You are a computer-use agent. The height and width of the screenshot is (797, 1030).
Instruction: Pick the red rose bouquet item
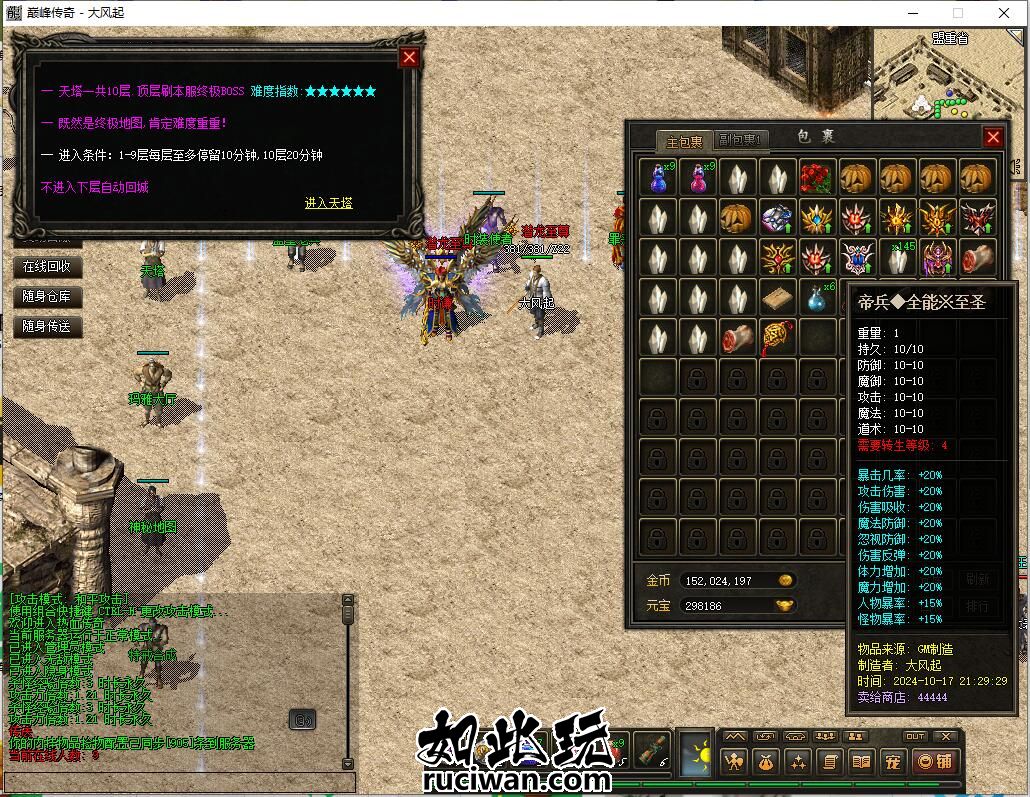point(817,177)
